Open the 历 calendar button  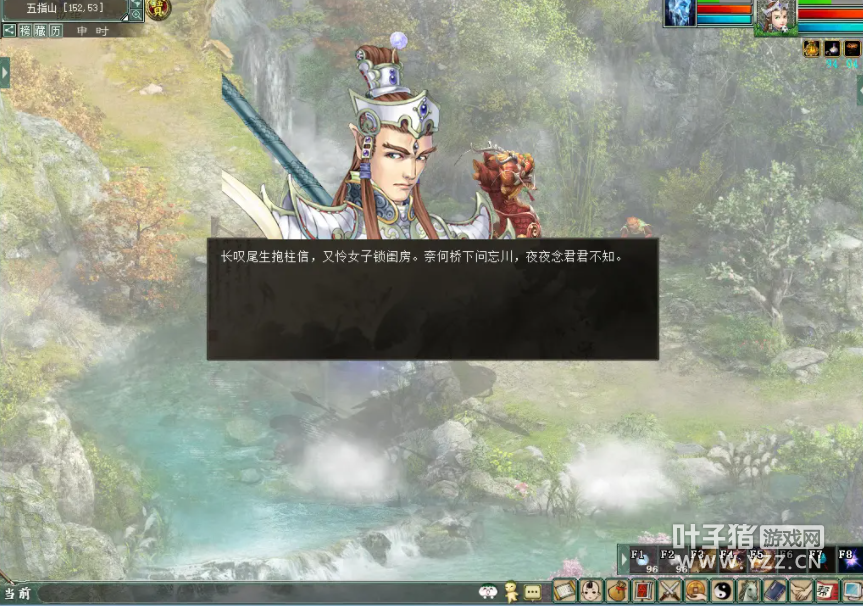point(55,31)
